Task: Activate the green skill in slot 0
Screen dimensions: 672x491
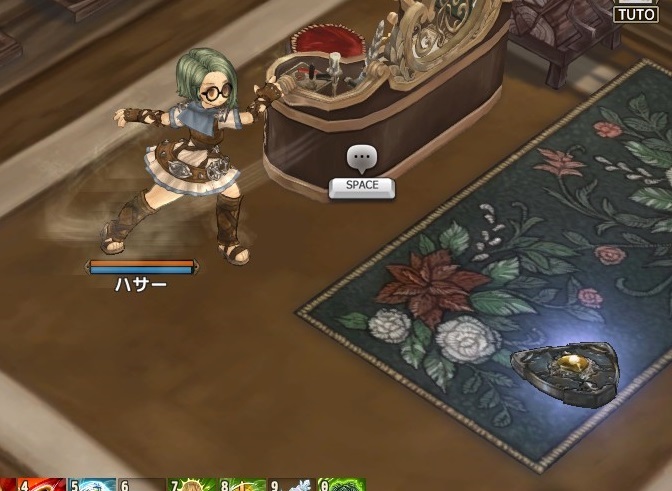Action: click(x=344, y=485)
